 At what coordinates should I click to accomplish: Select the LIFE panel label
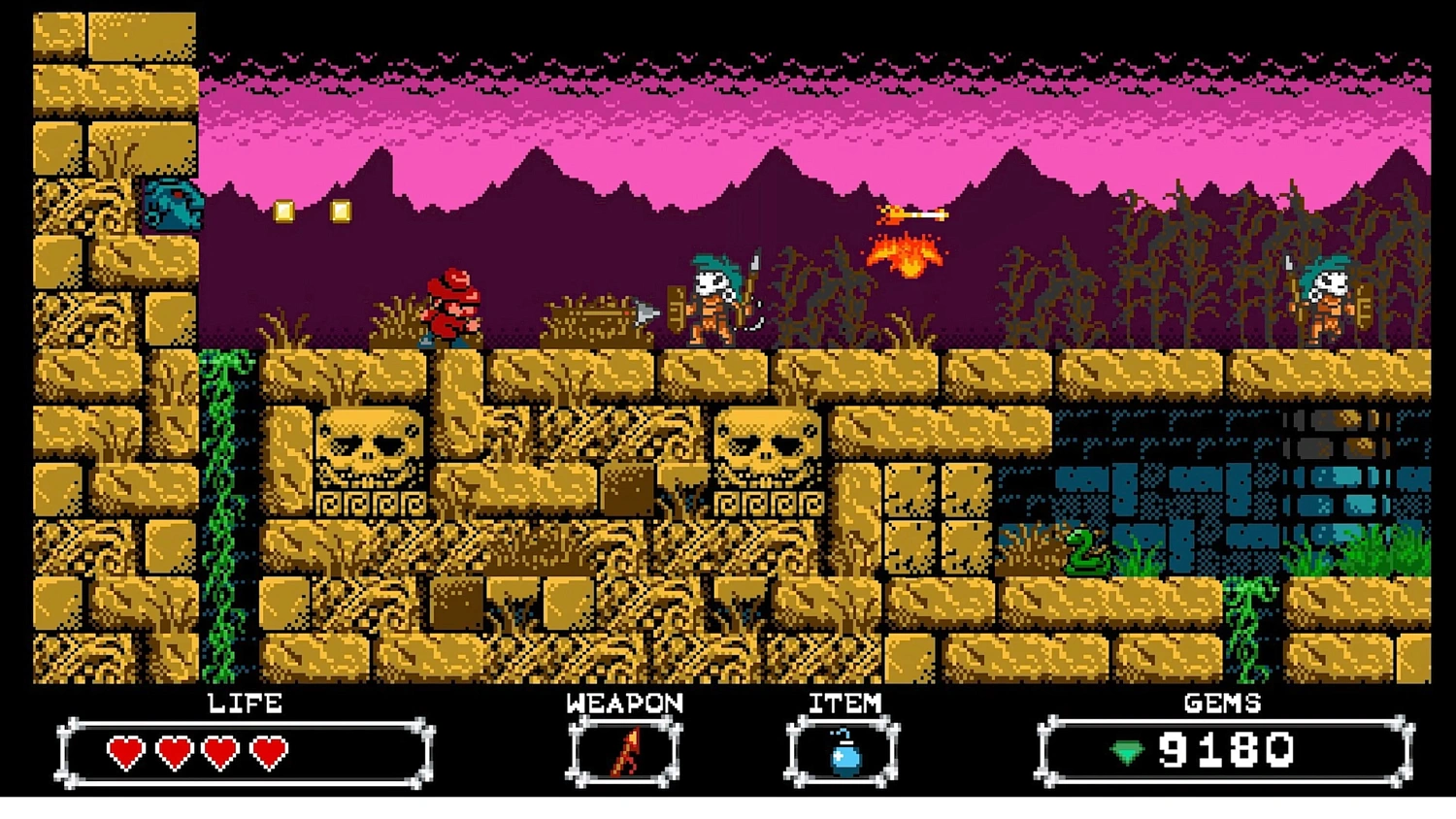[245, 704]
